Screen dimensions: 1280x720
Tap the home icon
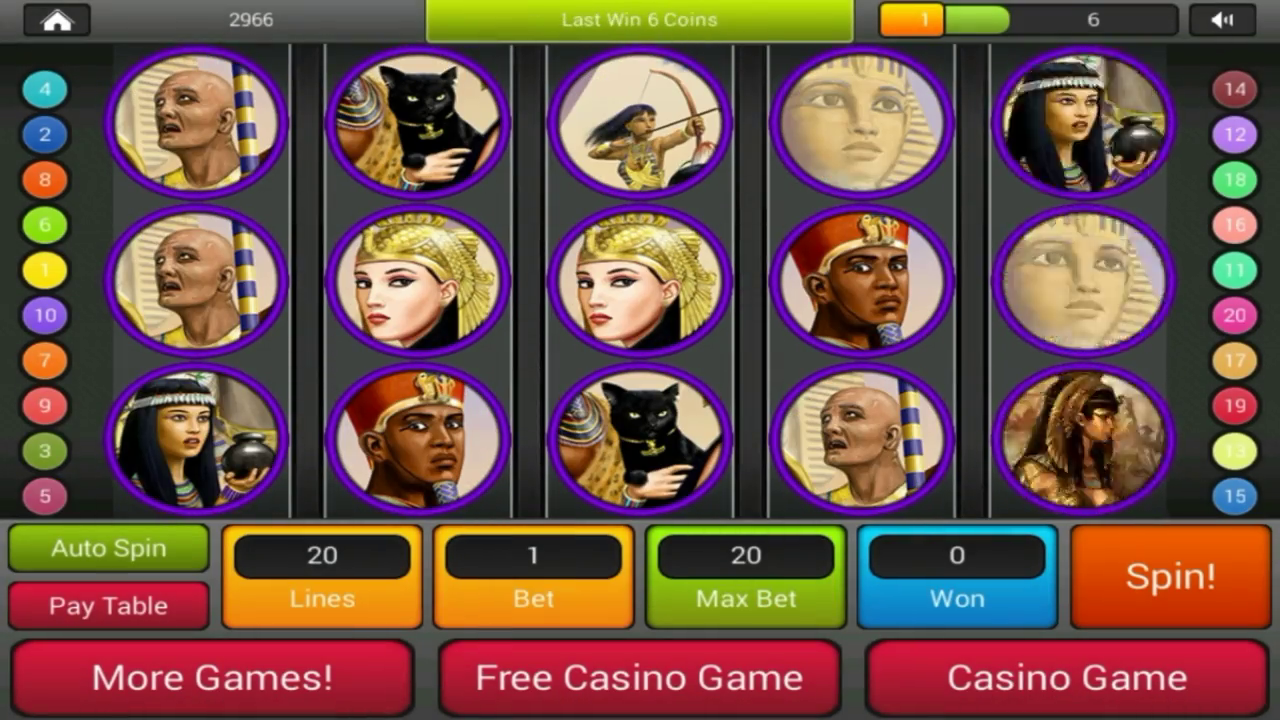pyautogui.click(x=56, y=19)
